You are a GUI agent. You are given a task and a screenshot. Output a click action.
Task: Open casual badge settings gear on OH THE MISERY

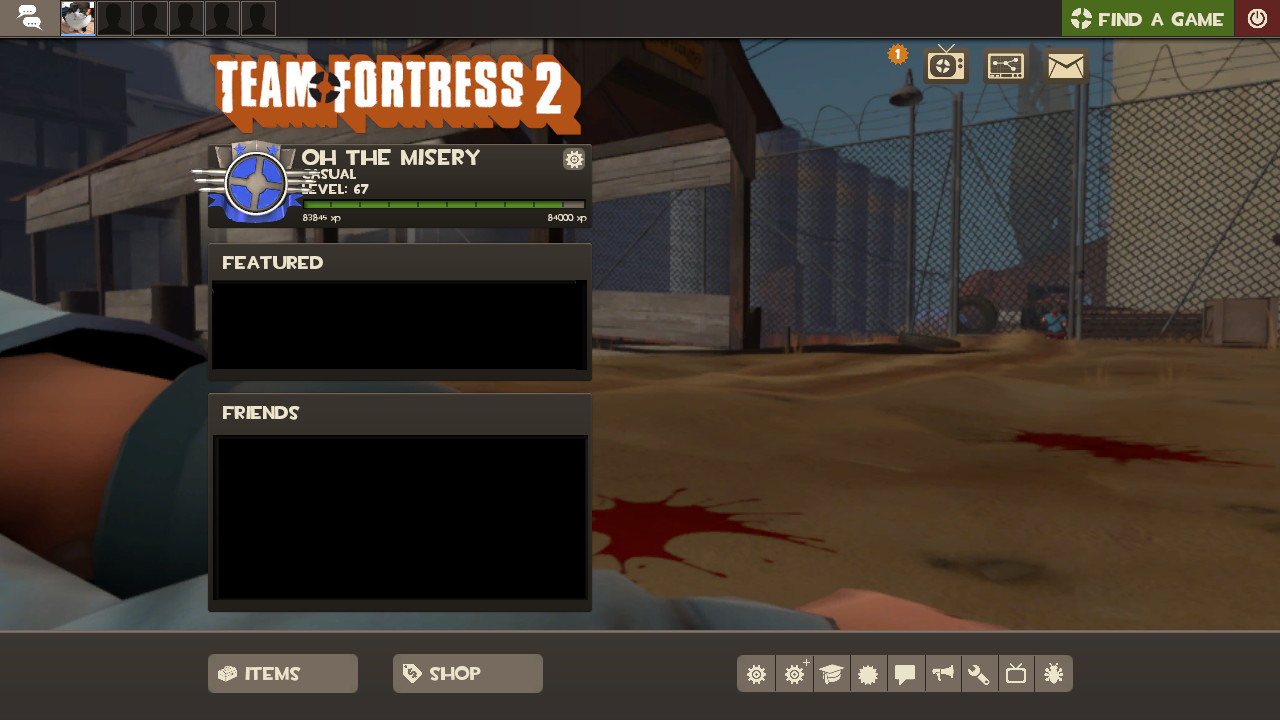(x=573, y=159)
